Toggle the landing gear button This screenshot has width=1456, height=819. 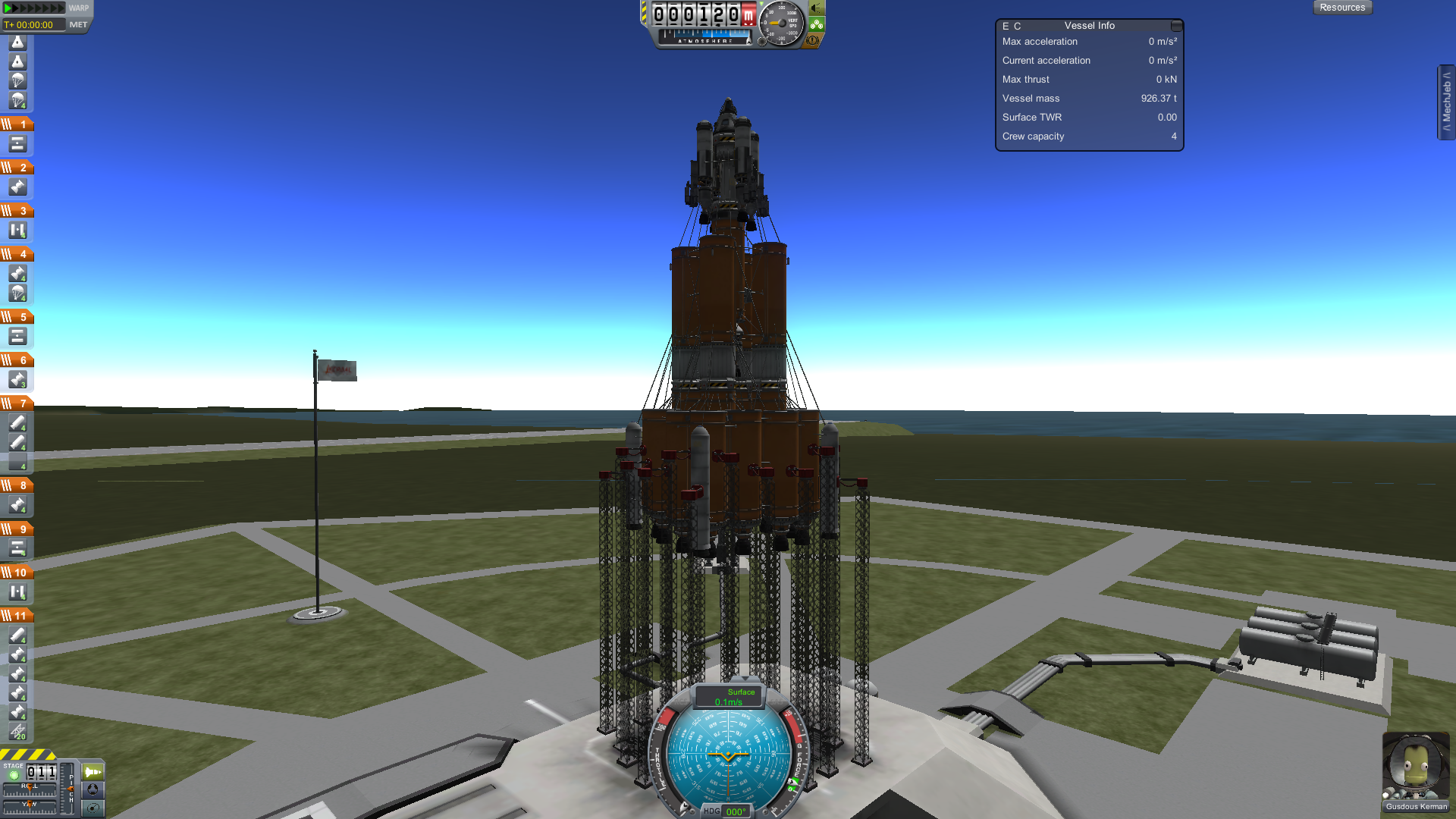pyautogui.click(x=817, y=24)
